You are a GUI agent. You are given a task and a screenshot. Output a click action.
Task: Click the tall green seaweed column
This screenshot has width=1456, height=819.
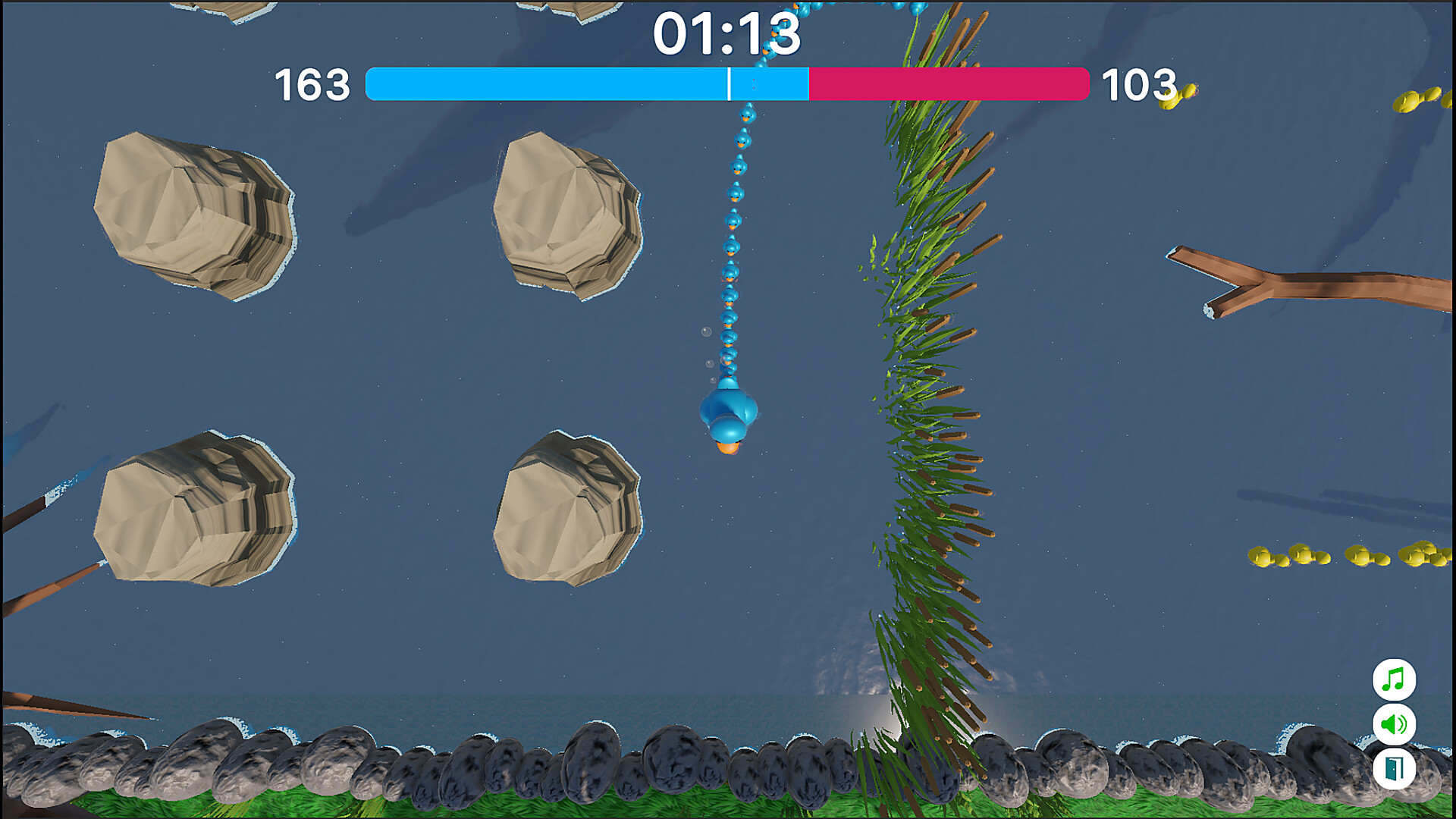coord(933,379)
